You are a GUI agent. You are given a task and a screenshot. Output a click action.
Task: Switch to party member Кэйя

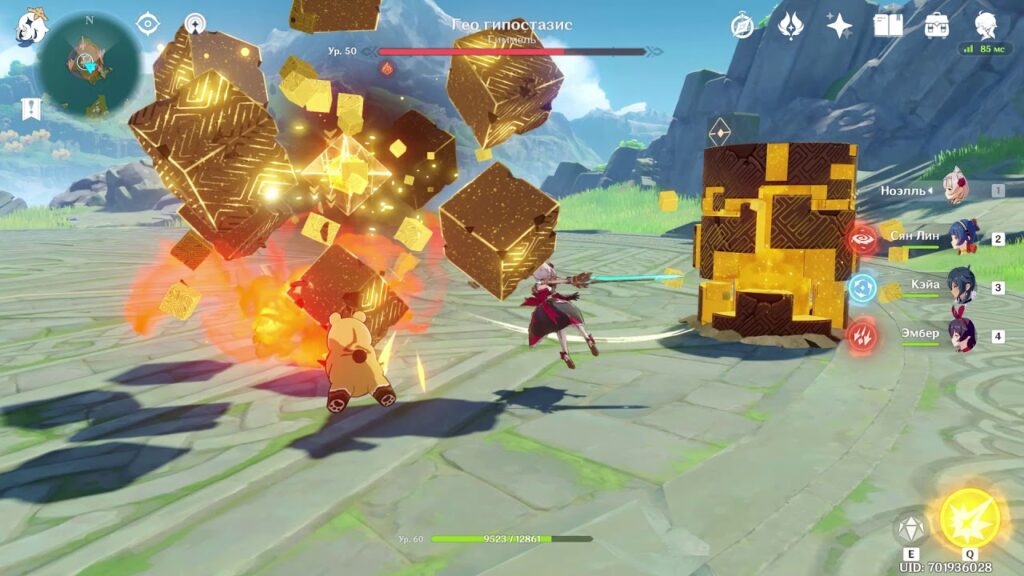962,287
